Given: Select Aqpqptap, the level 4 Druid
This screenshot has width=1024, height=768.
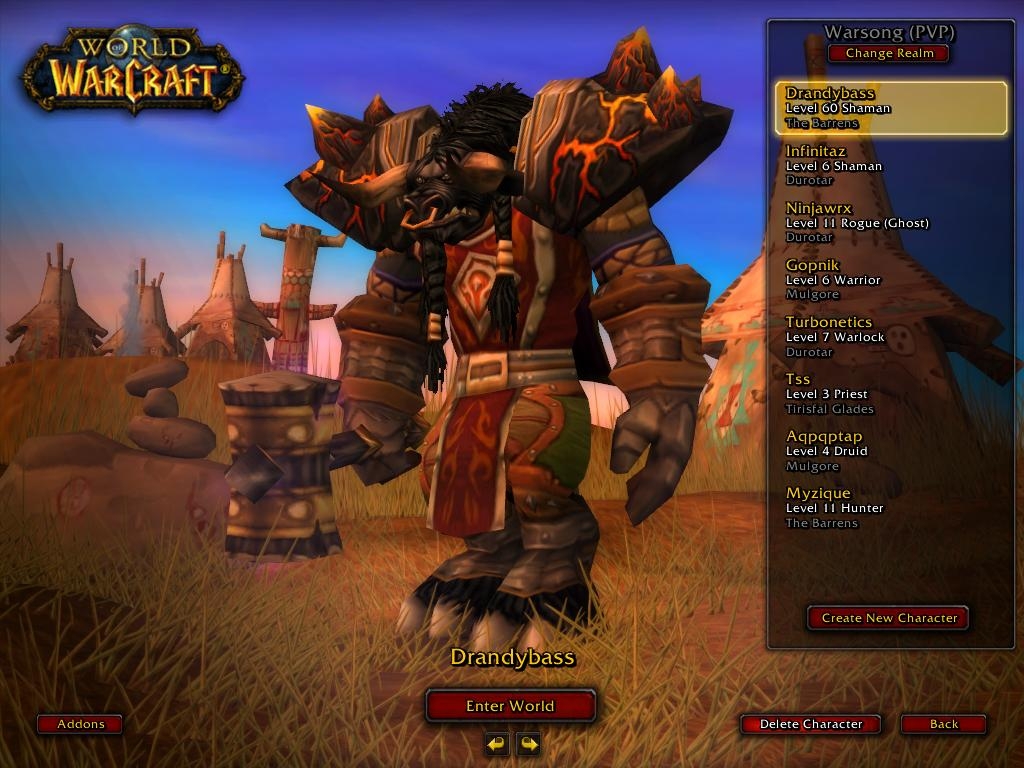Looking at the screenshot, I should (x=891, y=450).
